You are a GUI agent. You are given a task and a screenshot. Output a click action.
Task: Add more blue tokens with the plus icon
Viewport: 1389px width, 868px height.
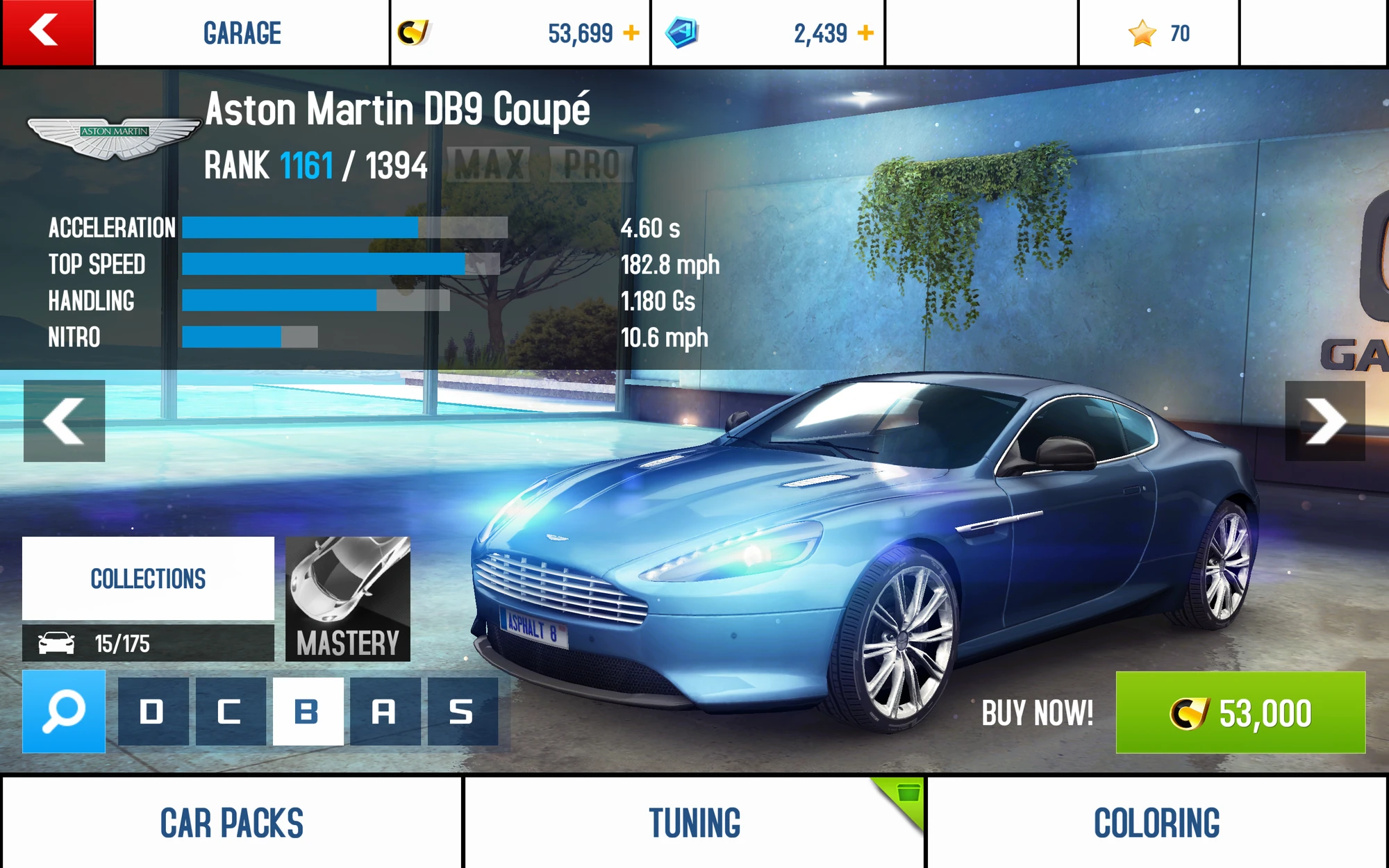coord(865,33)
